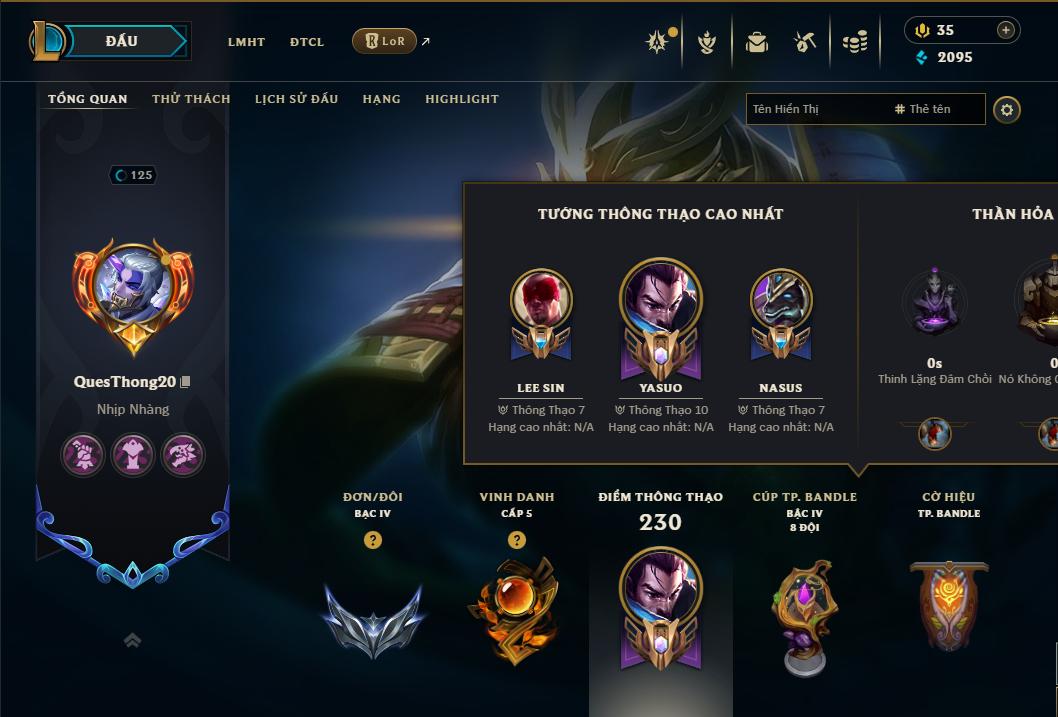
Task: Launch the LoR shortcut button
Action: tap(385, 41)
